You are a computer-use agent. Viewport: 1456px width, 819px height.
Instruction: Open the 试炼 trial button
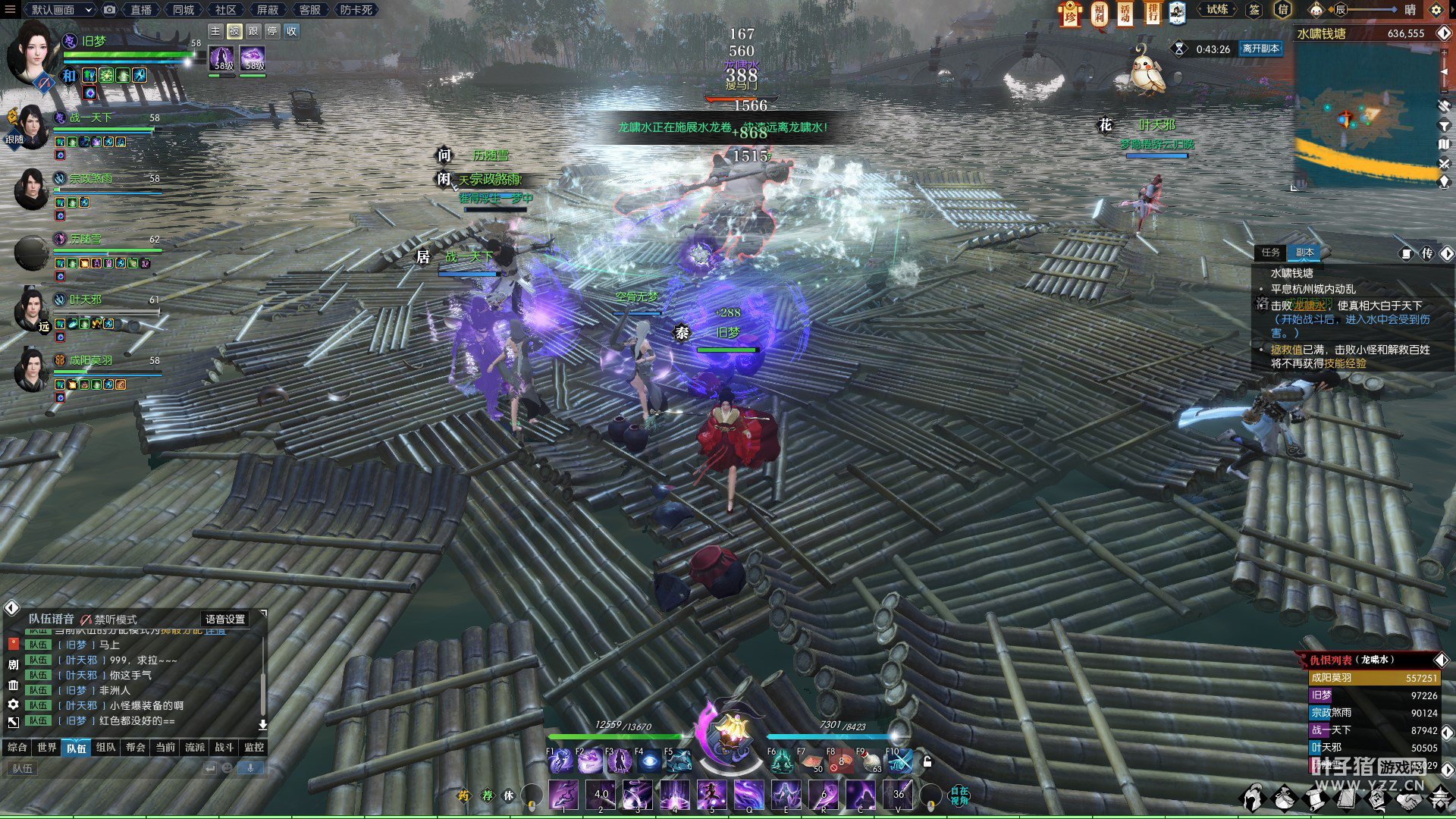click(x=1217, y=10)
